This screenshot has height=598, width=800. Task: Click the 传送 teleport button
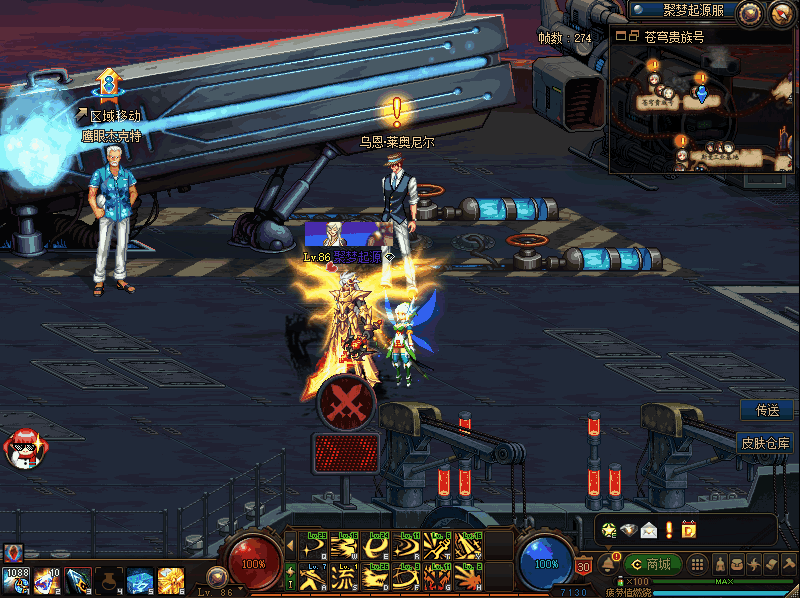(767, 410)
